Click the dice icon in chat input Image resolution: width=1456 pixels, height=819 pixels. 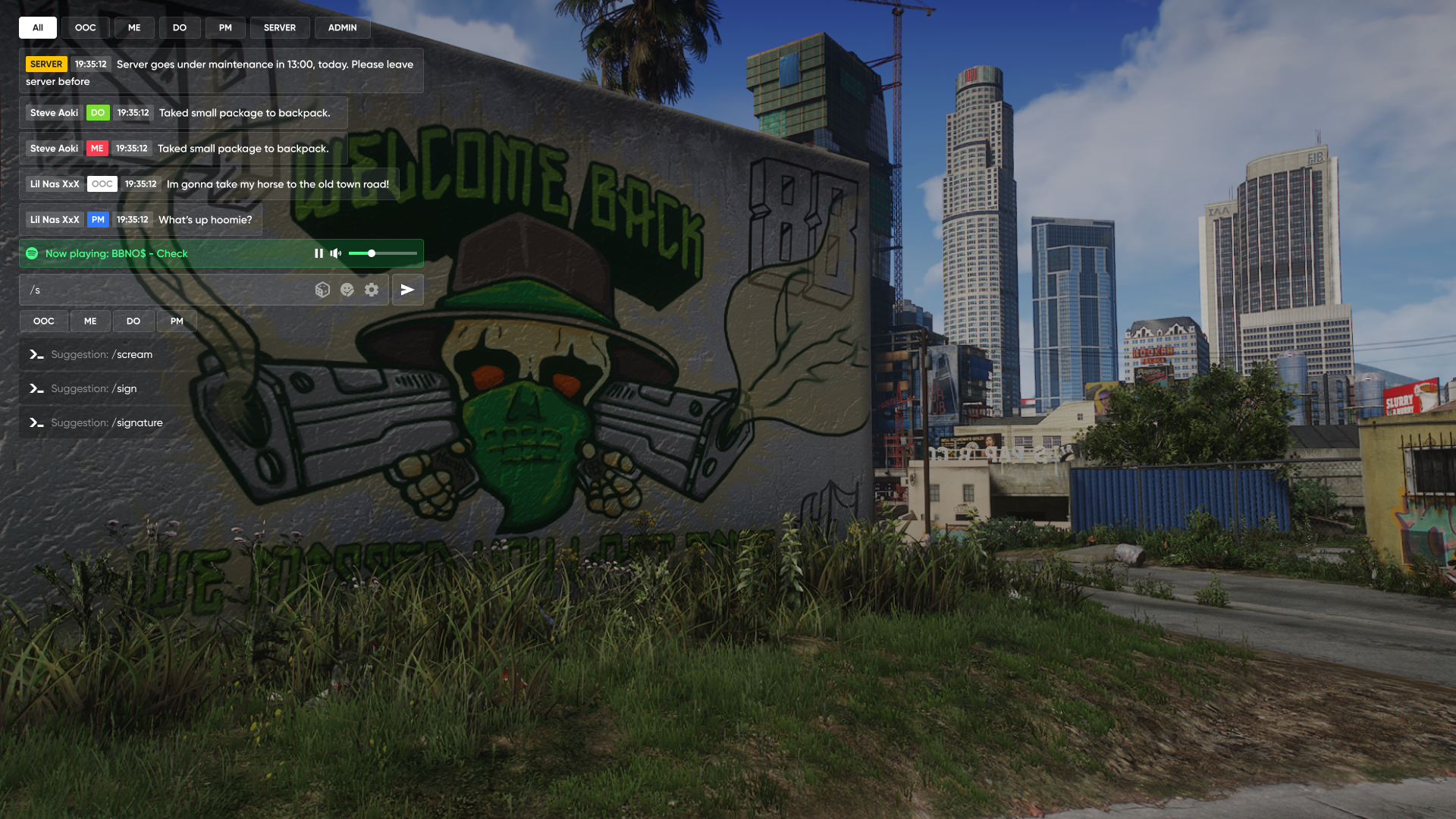click(322, 290)
